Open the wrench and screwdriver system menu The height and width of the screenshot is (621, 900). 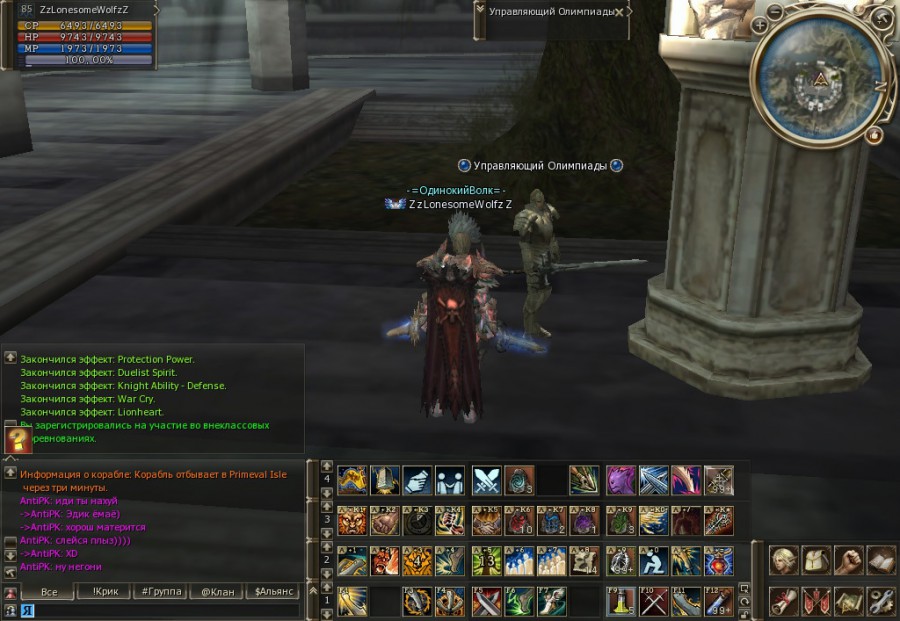[881, 601]
